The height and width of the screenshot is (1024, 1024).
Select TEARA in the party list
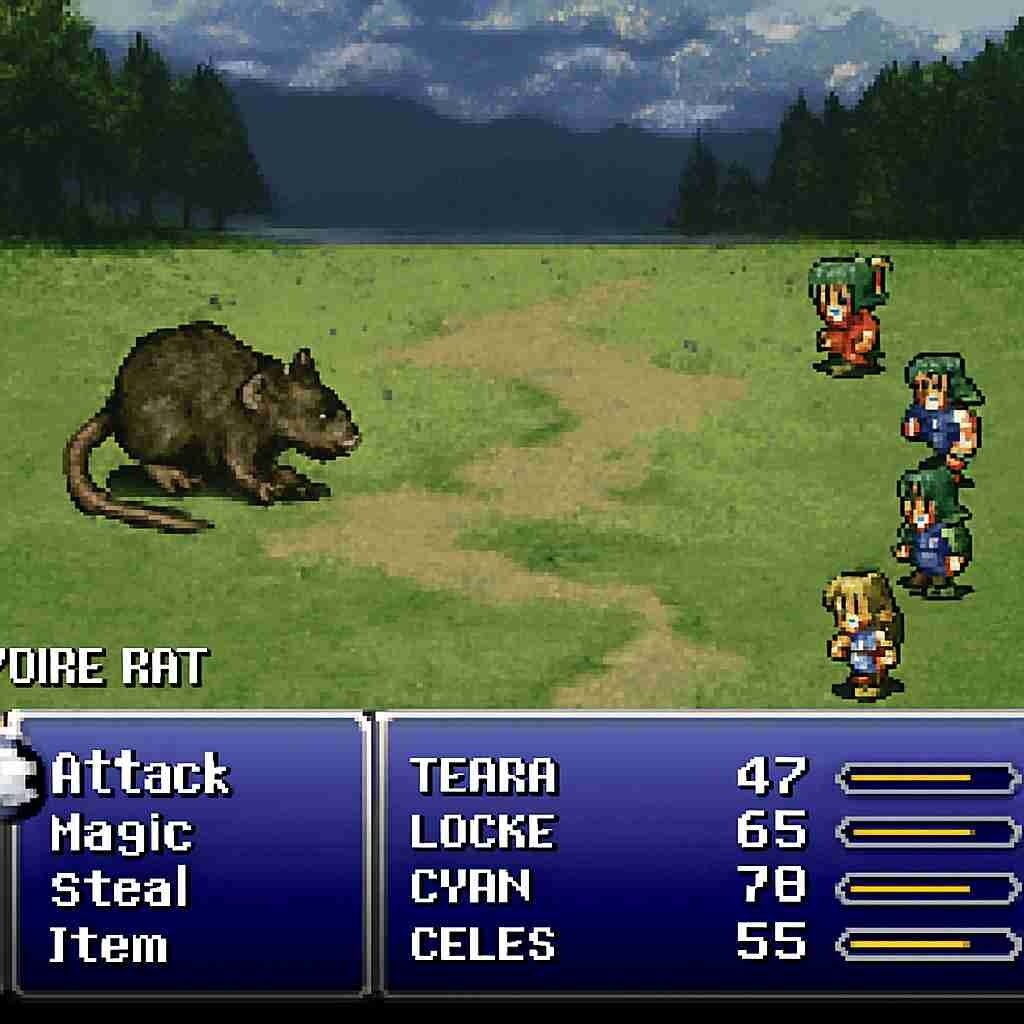(483, 776)
